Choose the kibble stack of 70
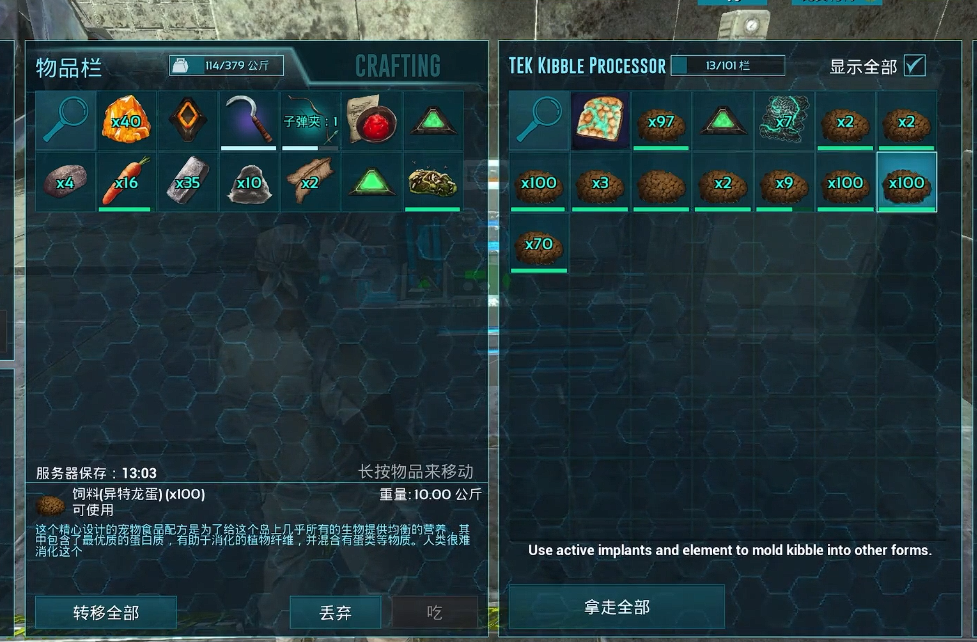Image resolution: width=977 pixels, height=642 pixels. pyautogui.click(x=539, y=243)
